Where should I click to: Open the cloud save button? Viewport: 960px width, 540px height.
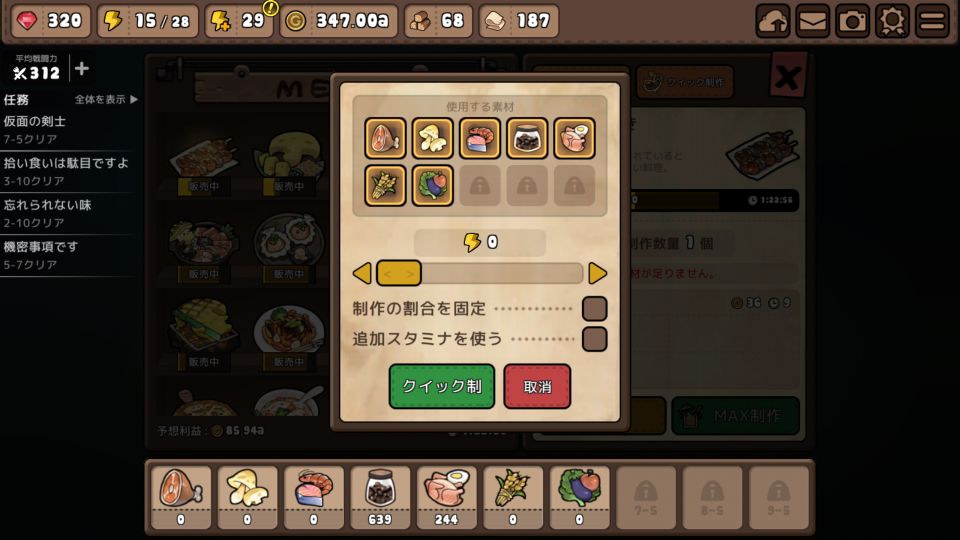click(772, 20)
